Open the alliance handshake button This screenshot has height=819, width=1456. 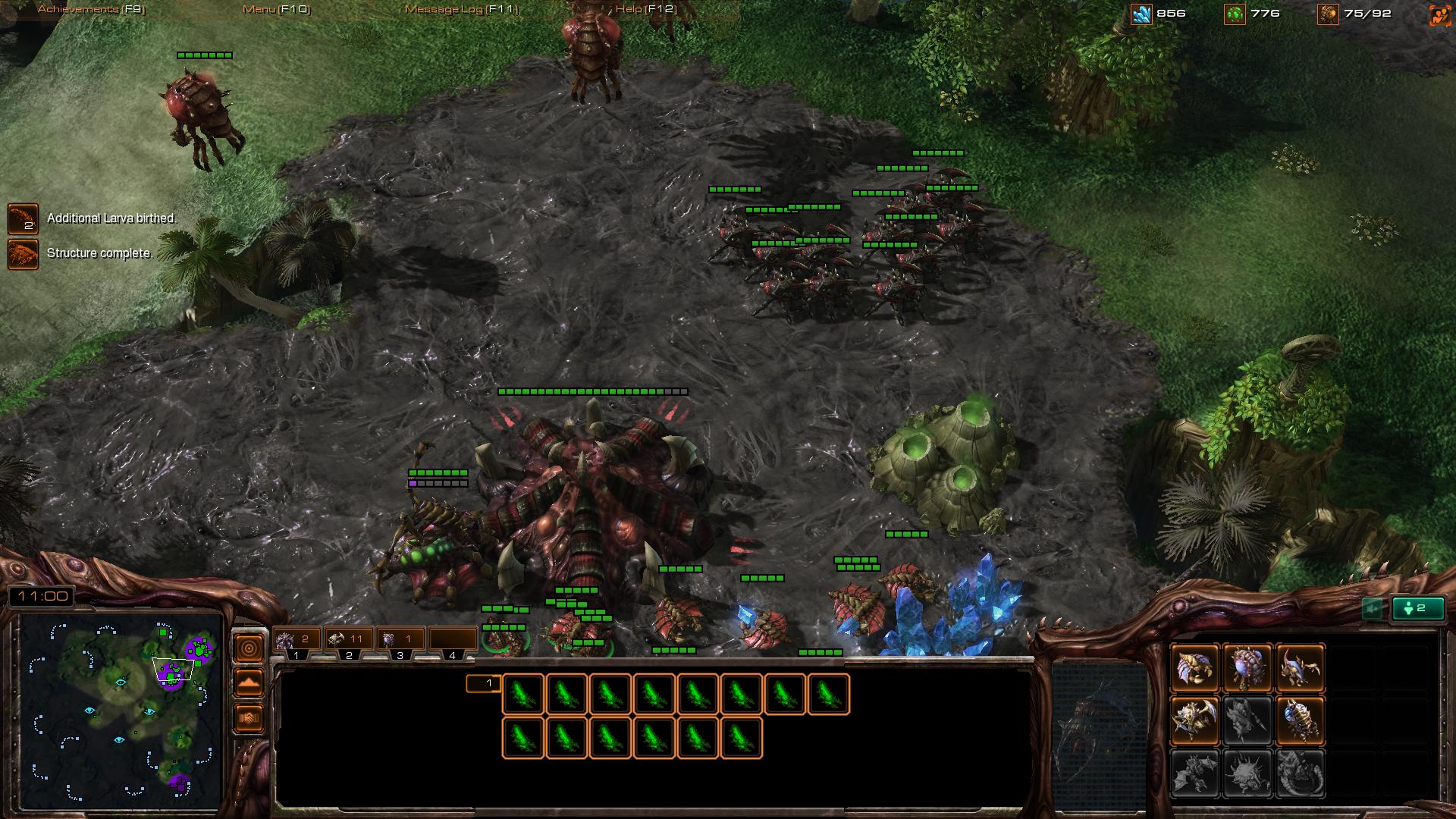pos(249,717)
